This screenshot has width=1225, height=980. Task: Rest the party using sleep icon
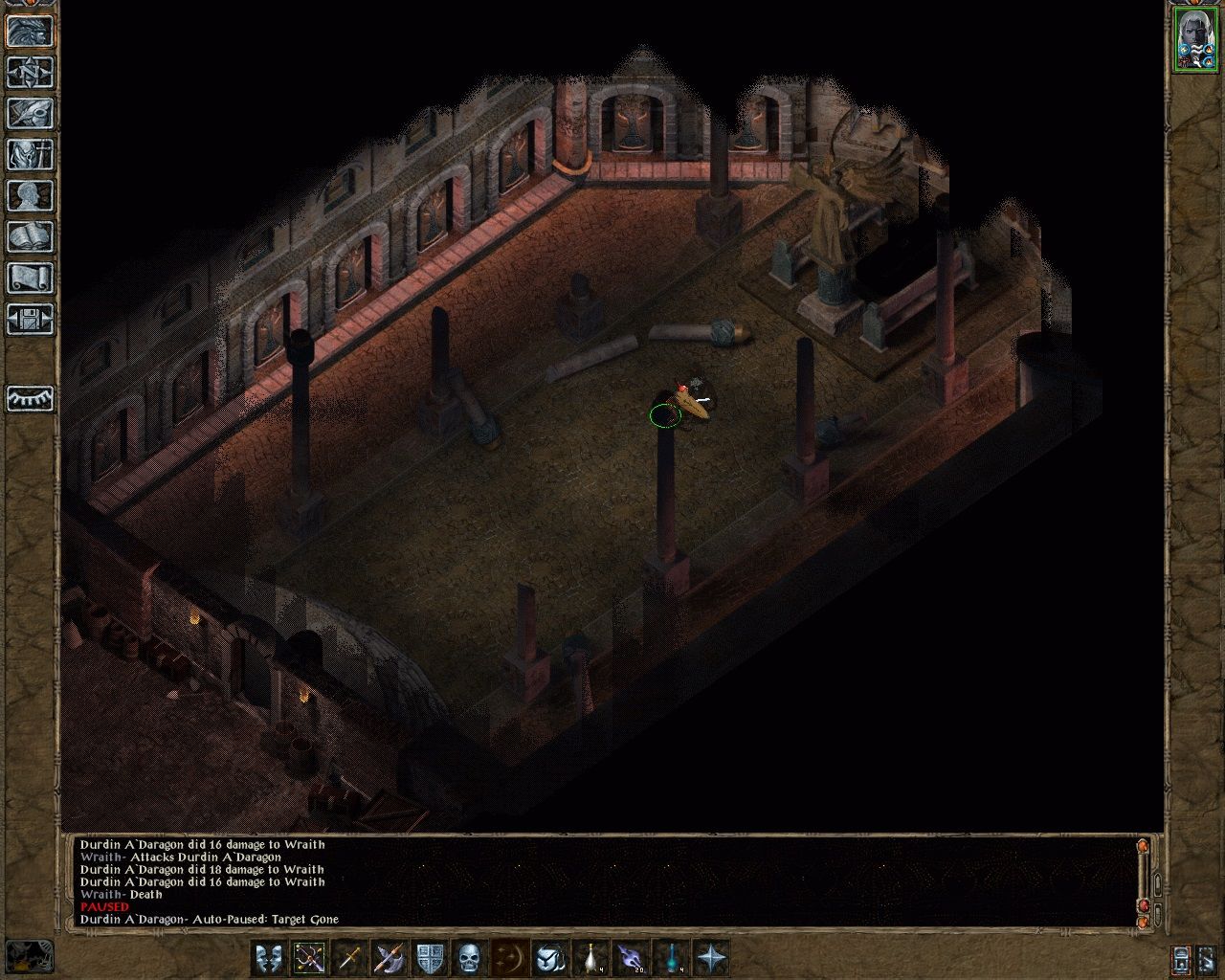click(x=29, y=401)
